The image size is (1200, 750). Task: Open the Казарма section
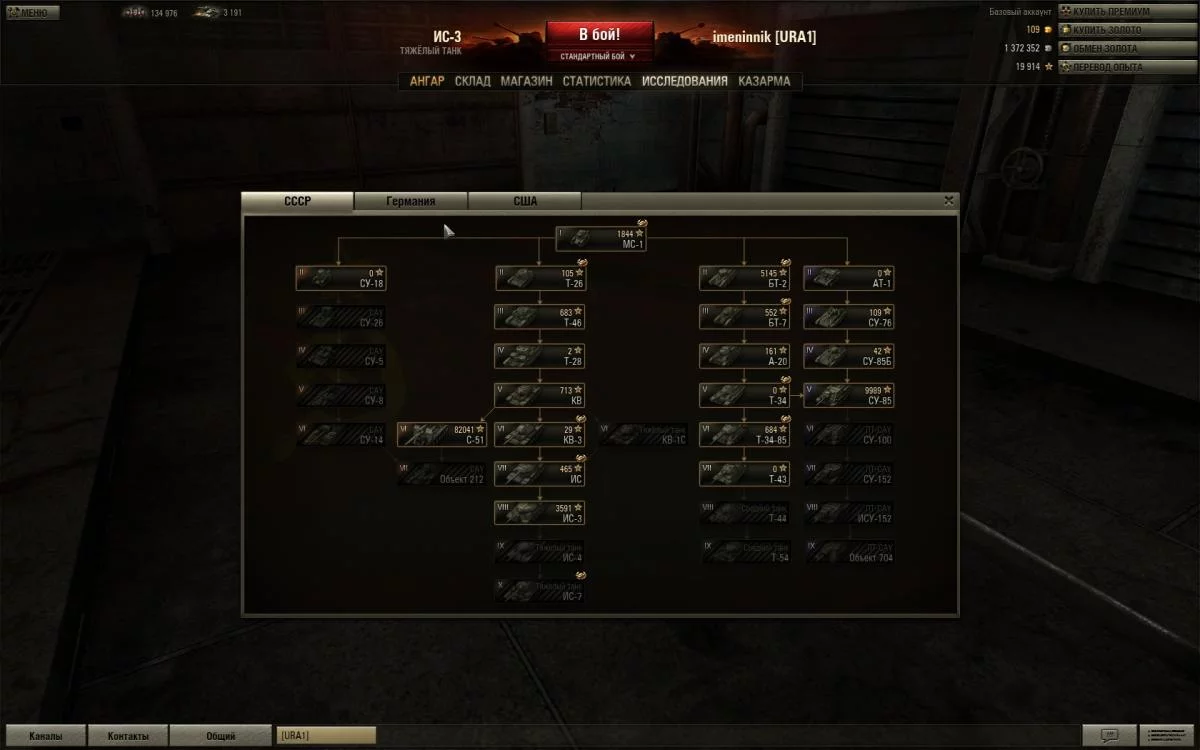(x=764, y=81)
